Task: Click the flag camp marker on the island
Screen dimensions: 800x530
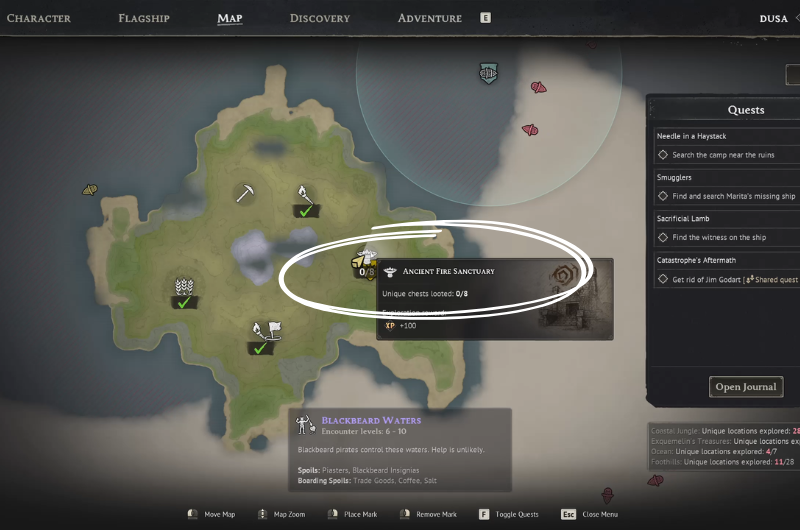Action: click(x=264, y=335)
